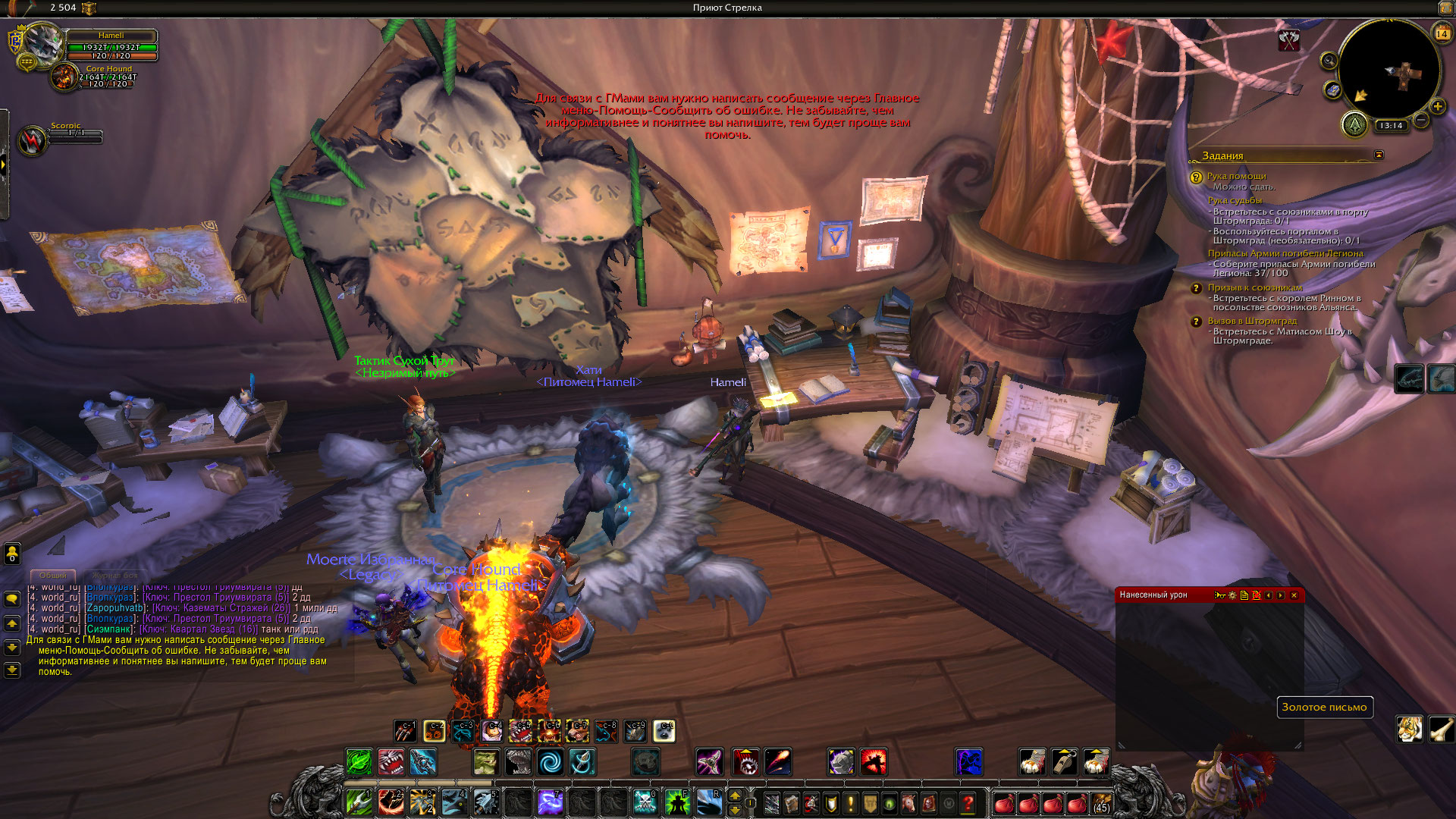Screen dimensions: 1456x819
Task: Click the circular minimap
Action: (x=1389, y=70)
